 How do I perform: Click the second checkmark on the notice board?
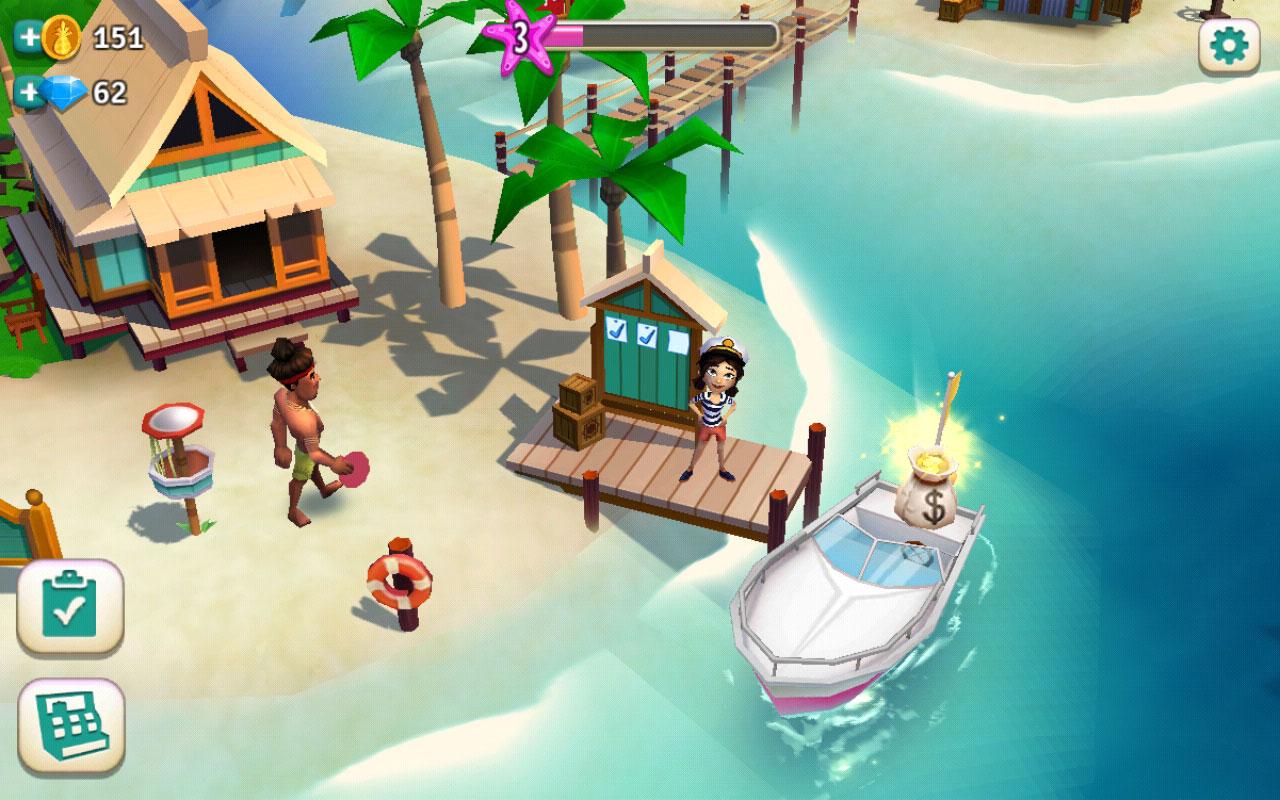tap(647, 336)
